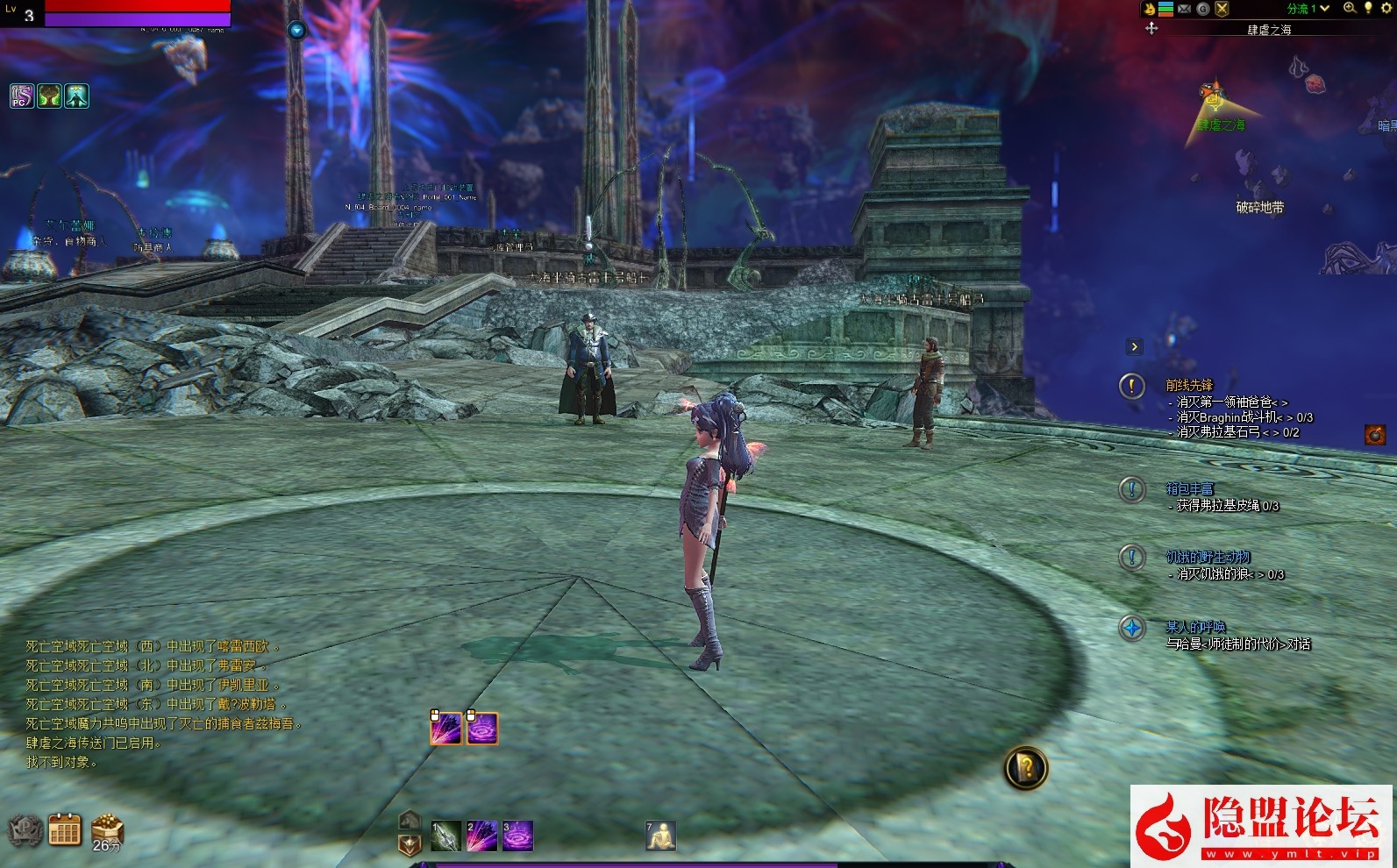
Task: Open the 饥饿的野生动物 quest entry
Action: click(1208, 557)
